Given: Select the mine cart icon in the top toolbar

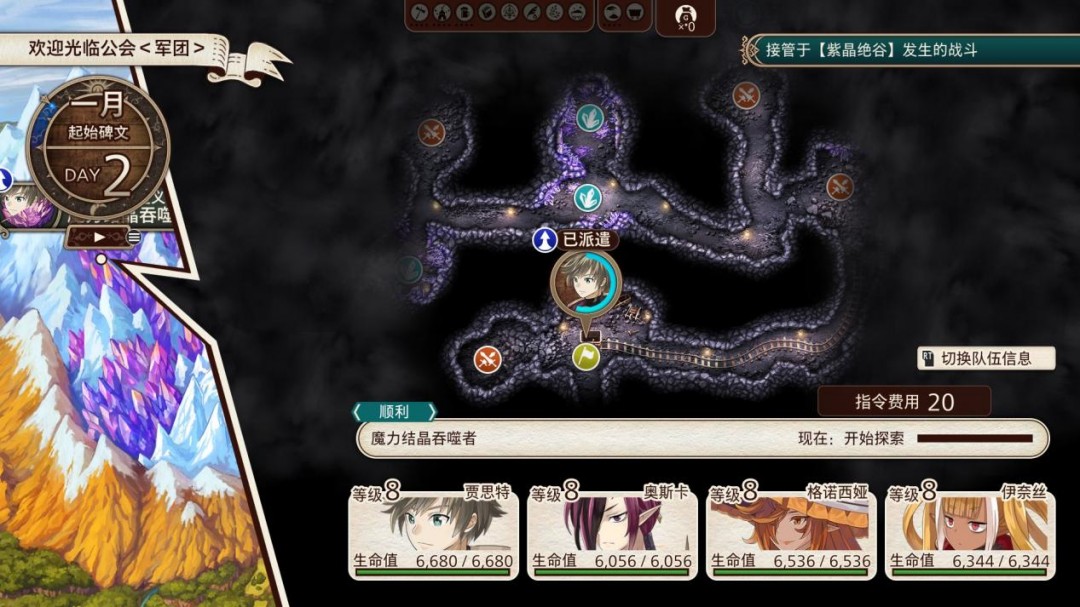Looking at the screenshot, I should (x=637, y=13).
